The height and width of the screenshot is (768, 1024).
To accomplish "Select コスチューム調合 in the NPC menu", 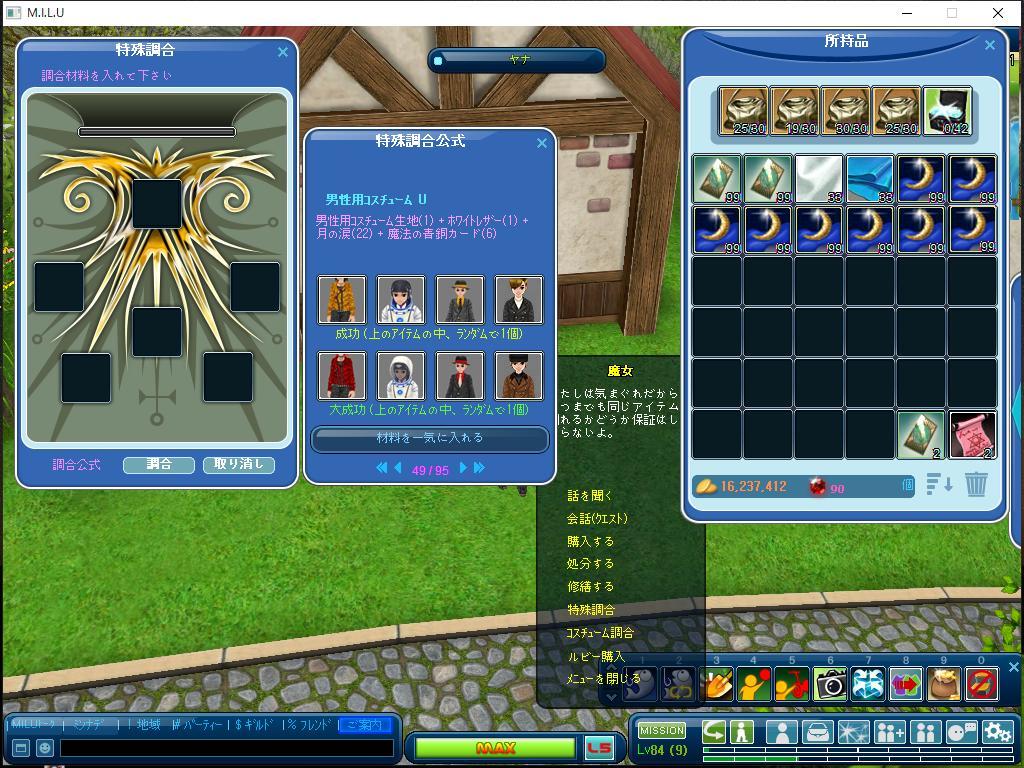I will [x=599, y=633].
